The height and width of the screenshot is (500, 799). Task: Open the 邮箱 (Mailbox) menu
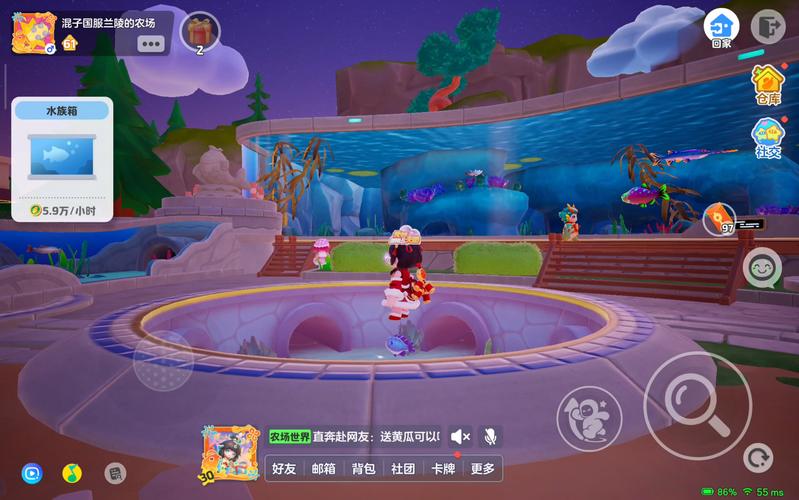click(324, 468)
